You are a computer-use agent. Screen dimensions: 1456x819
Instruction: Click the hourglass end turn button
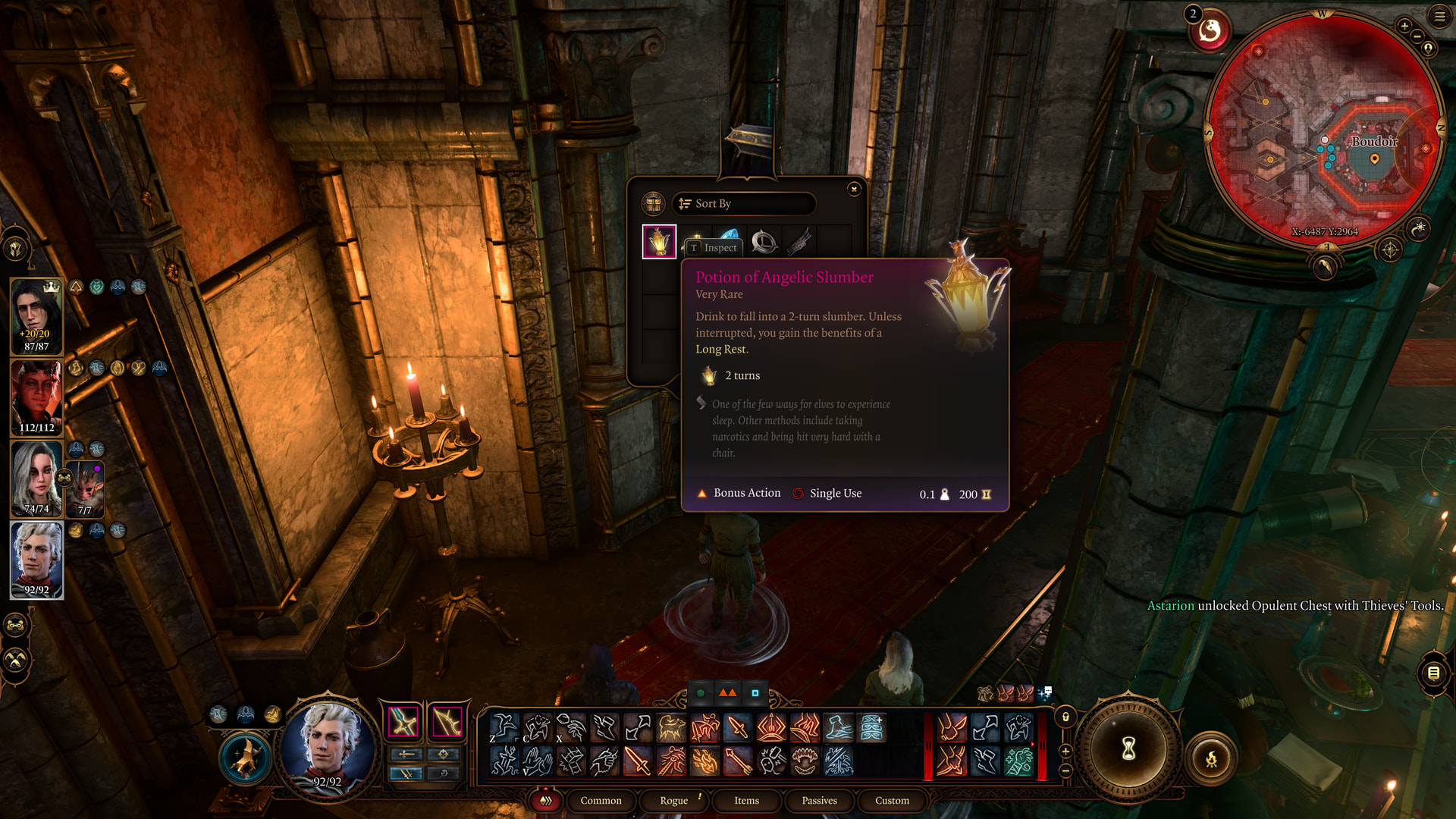[x=1128, y=749]
